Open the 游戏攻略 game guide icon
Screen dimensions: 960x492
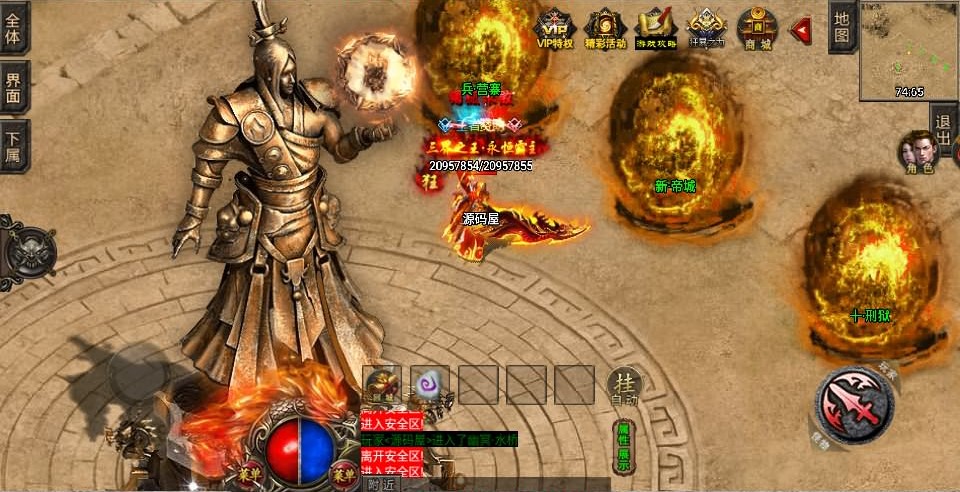656,28
